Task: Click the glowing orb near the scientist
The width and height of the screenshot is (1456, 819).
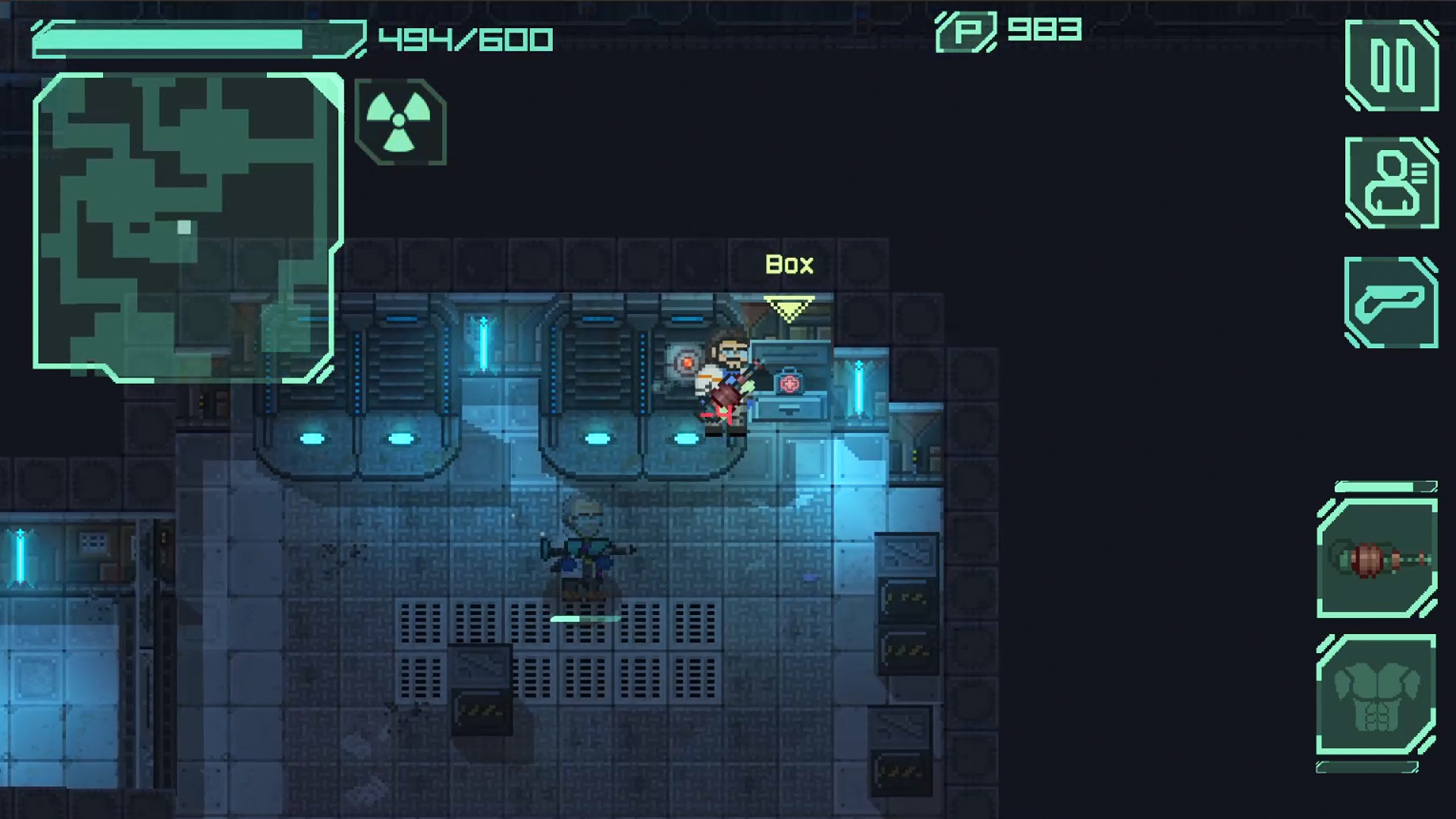Action: click(689, 364)
